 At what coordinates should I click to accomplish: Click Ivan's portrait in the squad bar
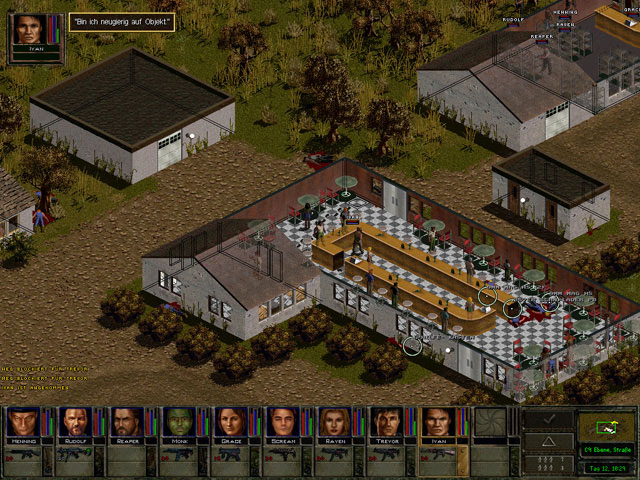[437, 422]
